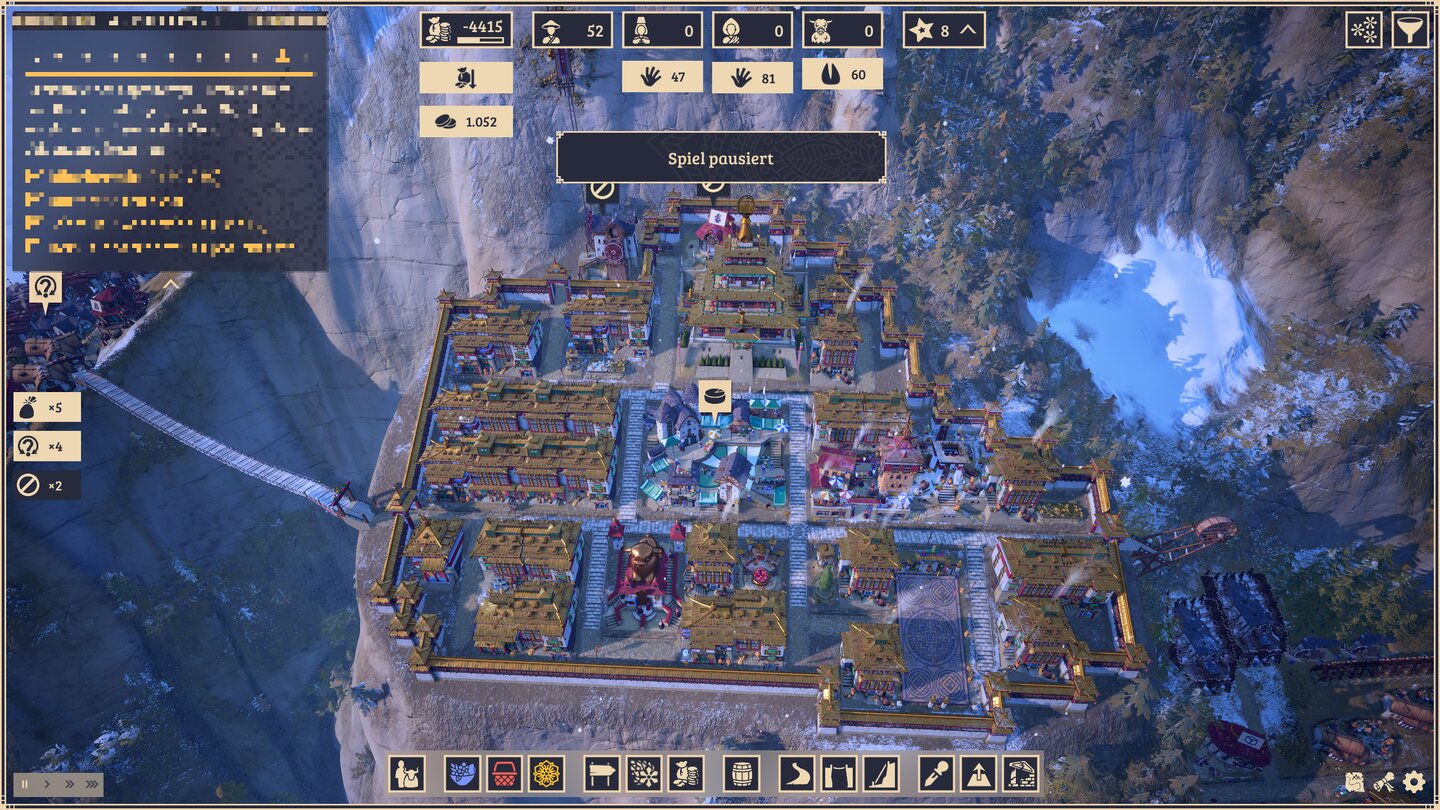
Task: Collapse the objectives panel arrow
Action: 171,285
